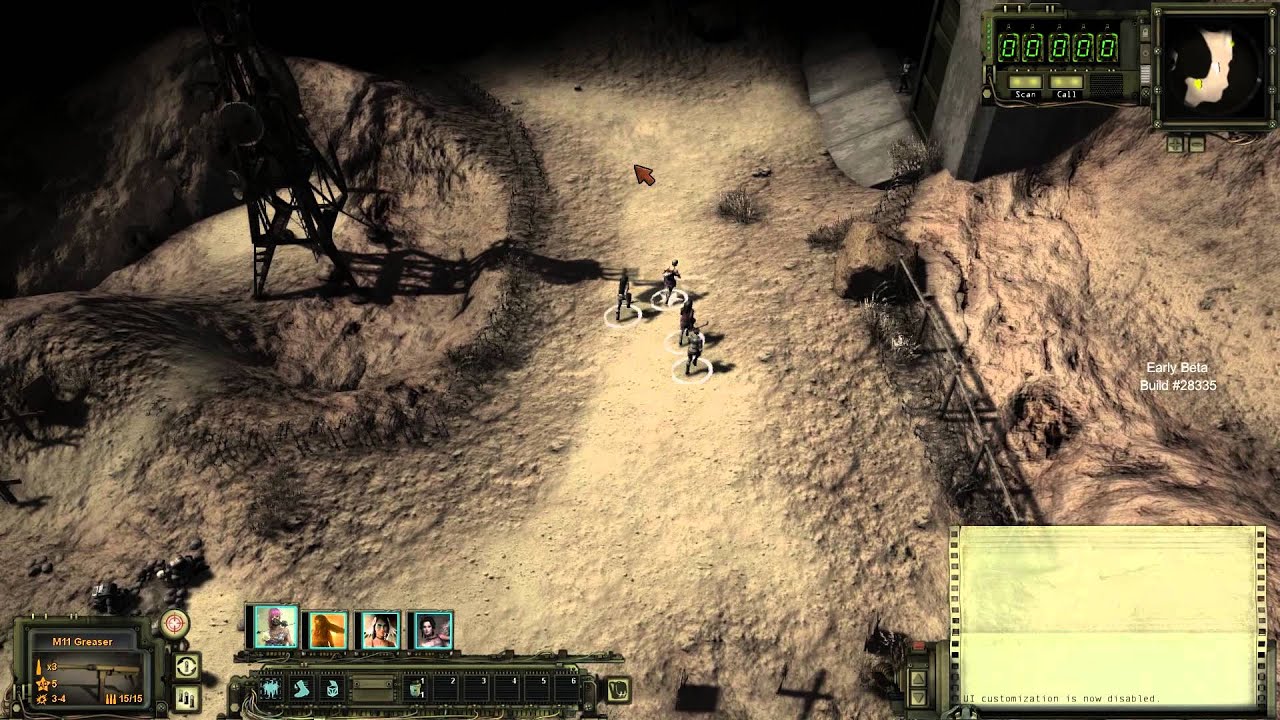Select the orange silhouette ranger portrait
This screenshot has height=720, width=1280.
tap(326, 631)
